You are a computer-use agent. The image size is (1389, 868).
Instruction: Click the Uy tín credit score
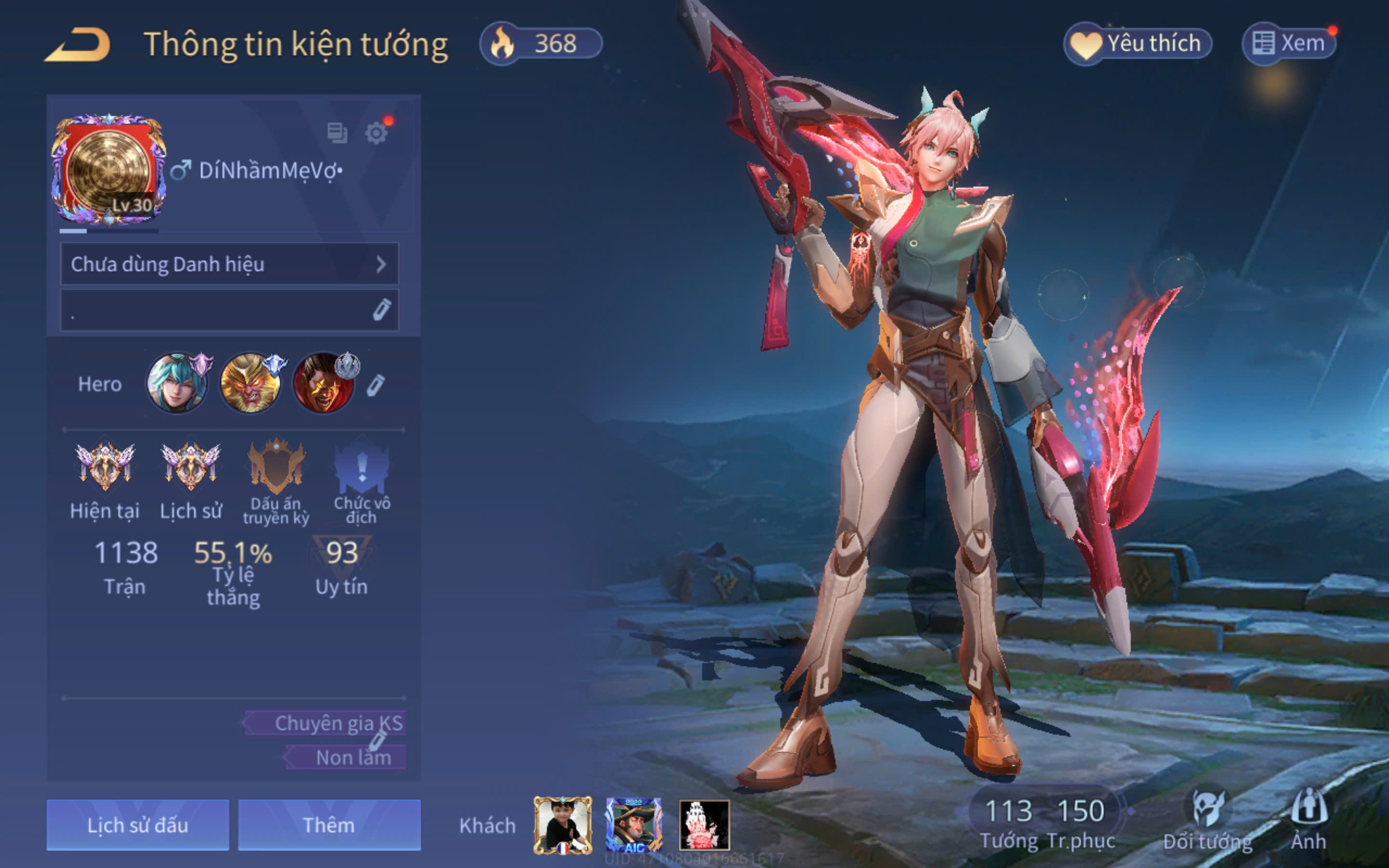click(341, 566)
